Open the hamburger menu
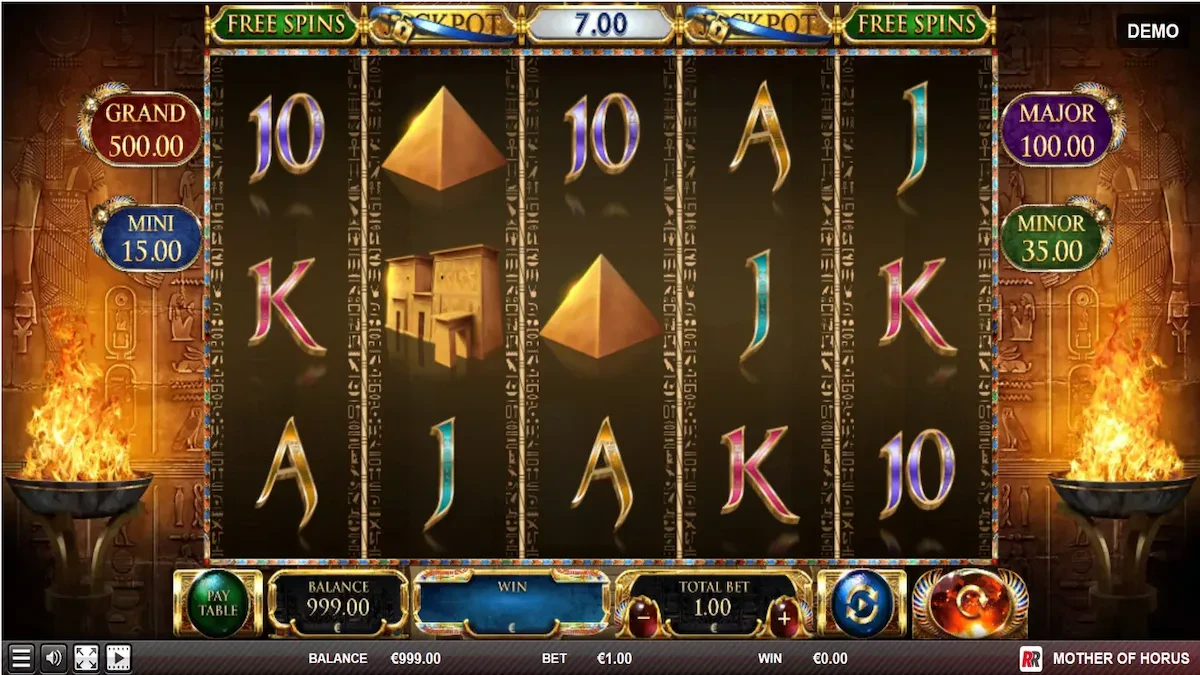The height and width of the screenshot is (675, 1200). click(x=21, y=658)
